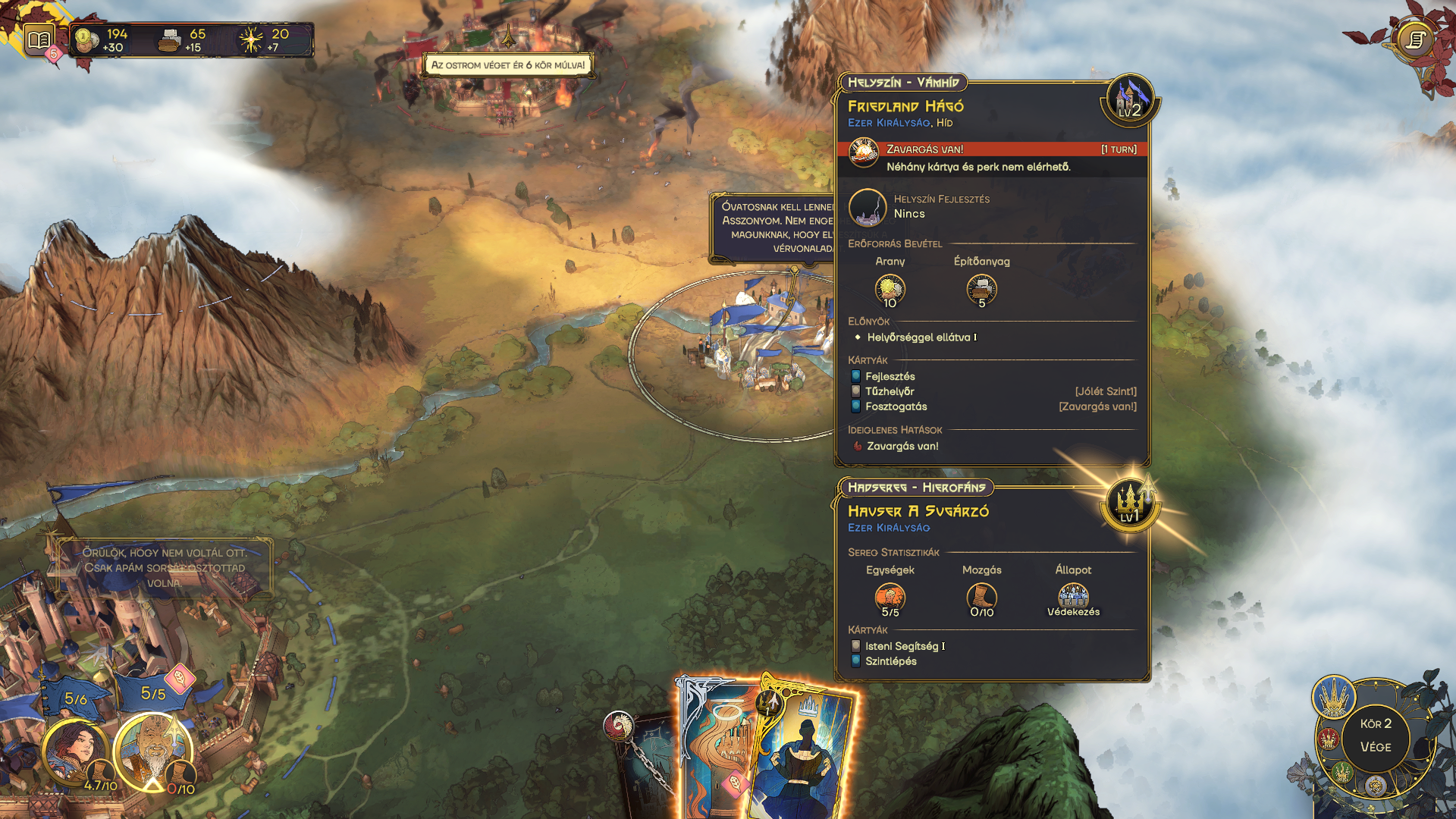Play the gold-framed crowned figure card
This screenshot has width=1456, height=819.
point(805,751)
